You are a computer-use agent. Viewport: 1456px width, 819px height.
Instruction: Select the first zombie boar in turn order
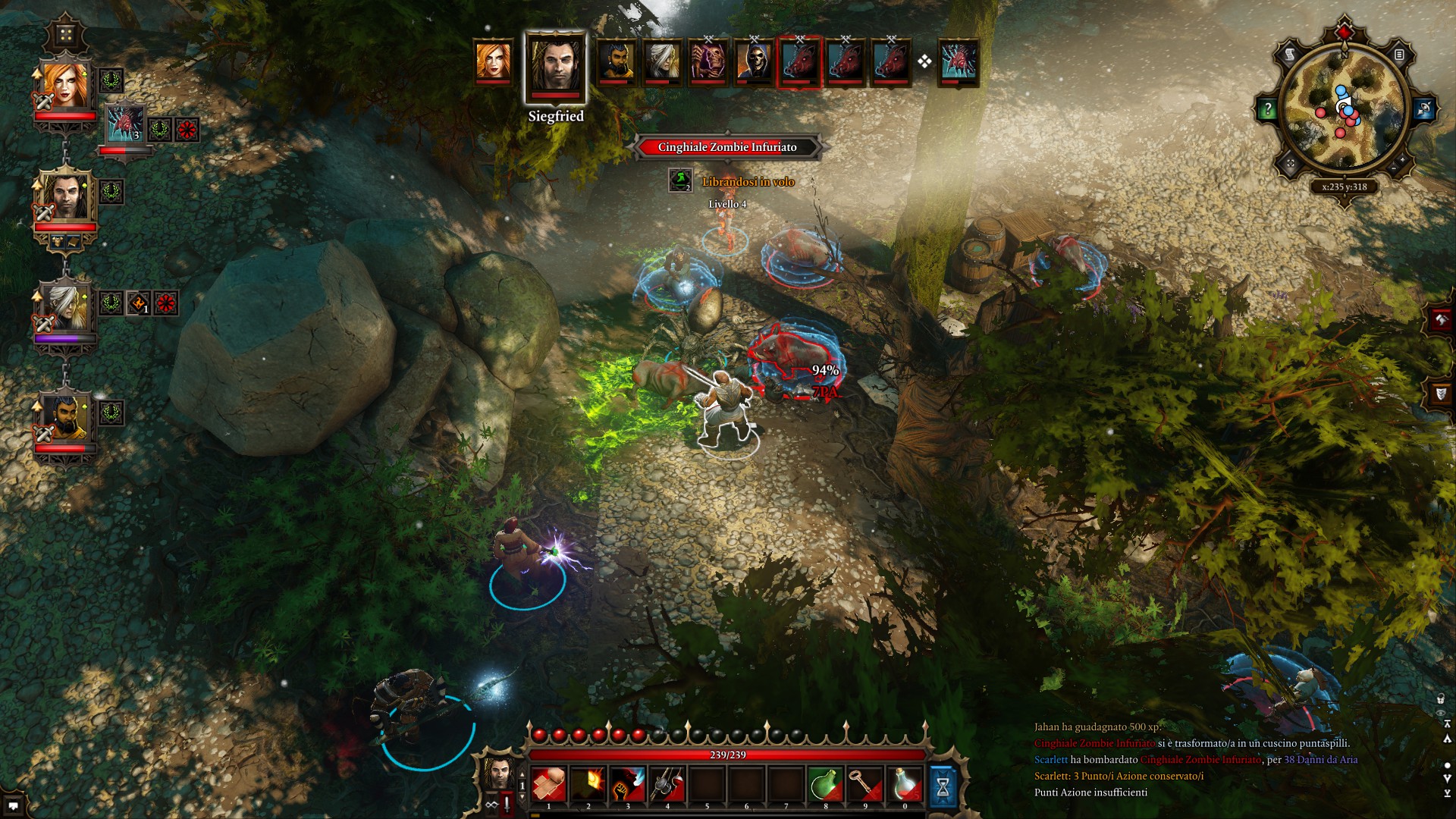click(x=799, y=61)
